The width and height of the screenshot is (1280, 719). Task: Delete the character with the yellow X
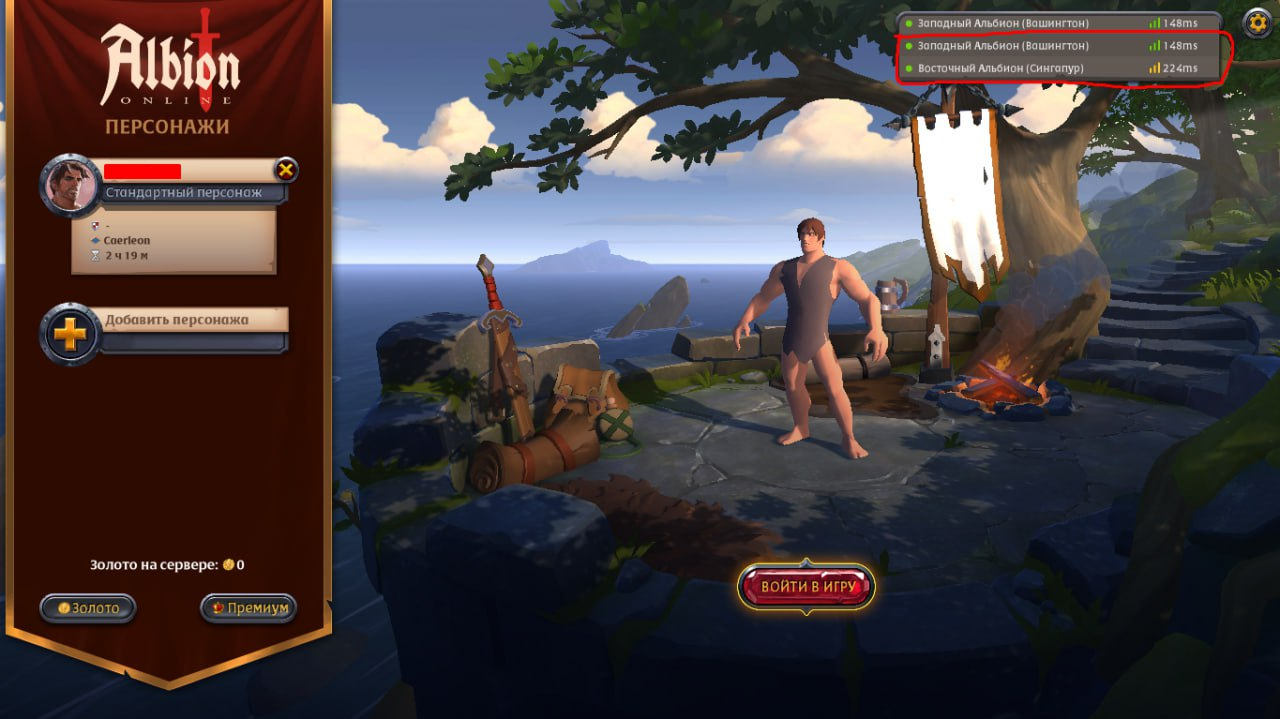[286, 170]
